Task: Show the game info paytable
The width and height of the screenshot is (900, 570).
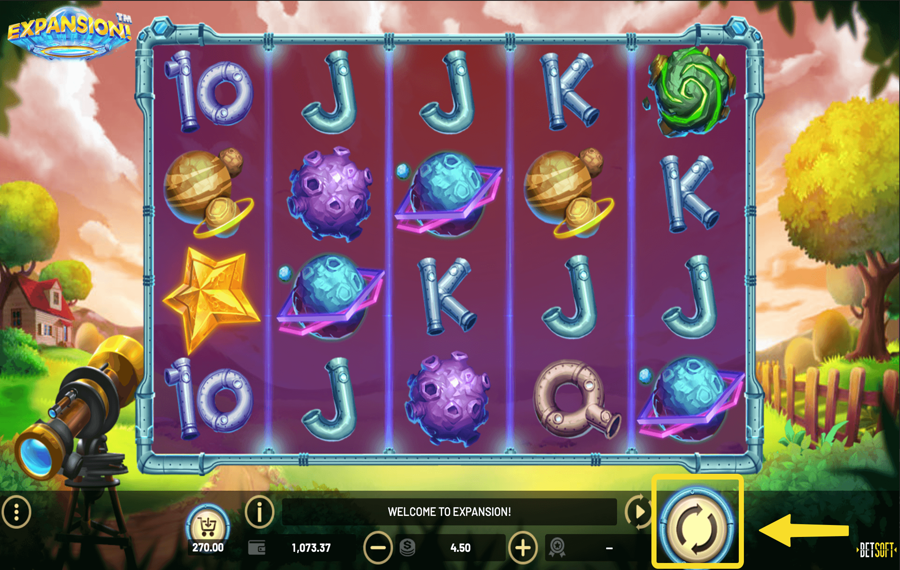Action: tap(259, 512)
